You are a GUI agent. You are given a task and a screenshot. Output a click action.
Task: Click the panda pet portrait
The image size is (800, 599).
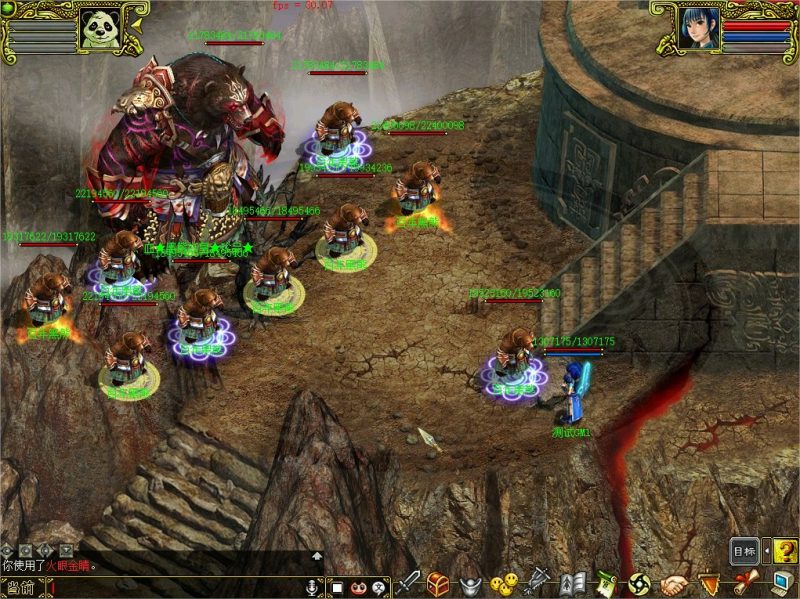(x=98, y=27)
